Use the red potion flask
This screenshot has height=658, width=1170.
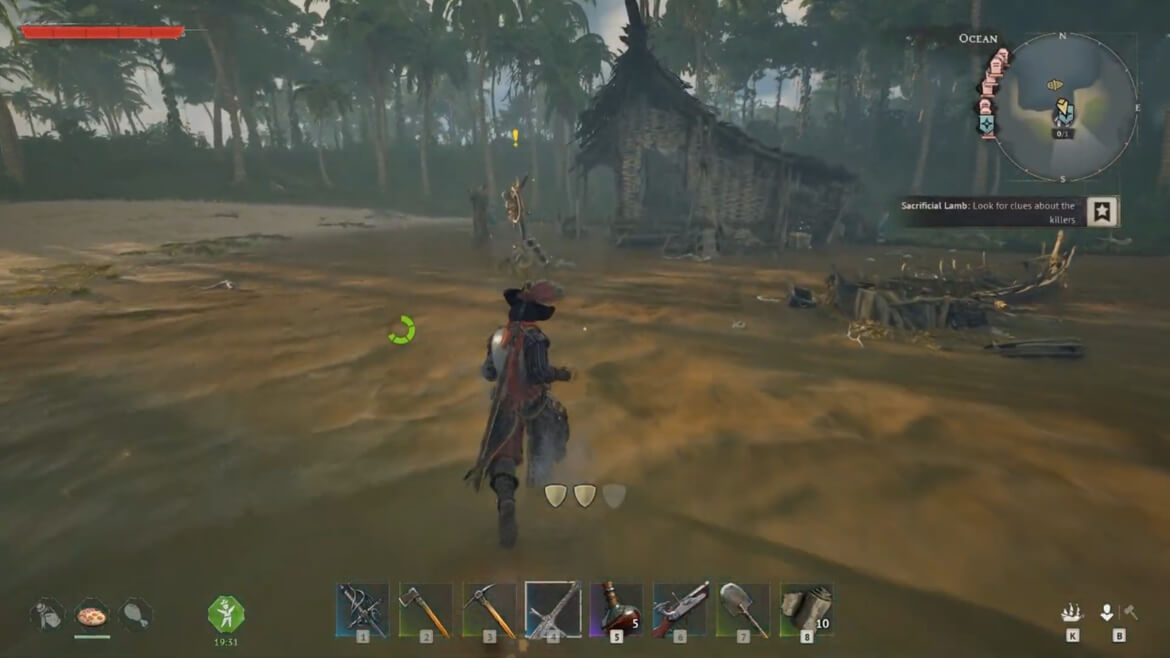click(617, 610)
